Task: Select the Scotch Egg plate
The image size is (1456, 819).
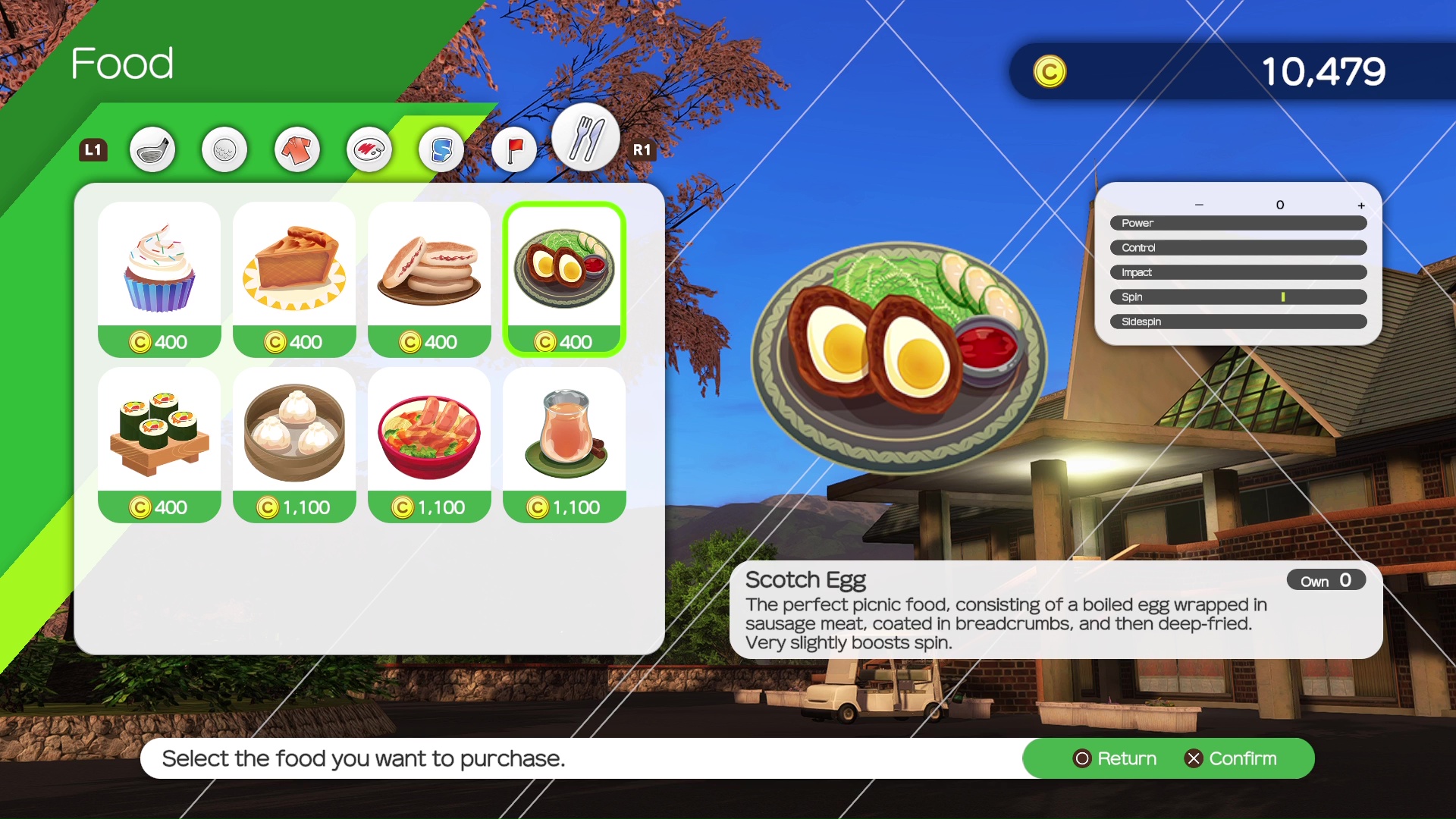Action: coord(564,278)
